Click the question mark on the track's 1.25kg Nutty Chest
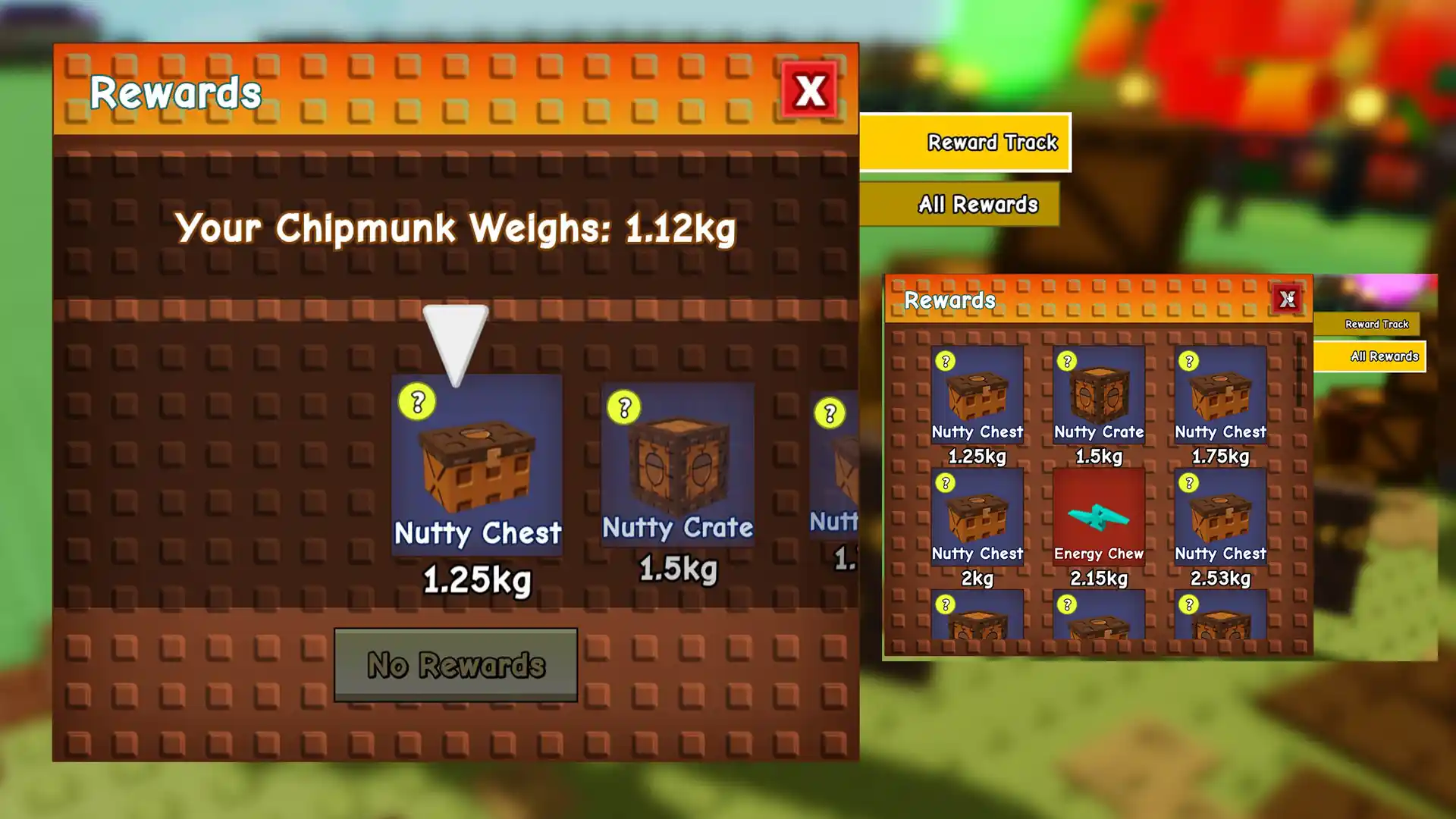 click(x=417, y=402)
